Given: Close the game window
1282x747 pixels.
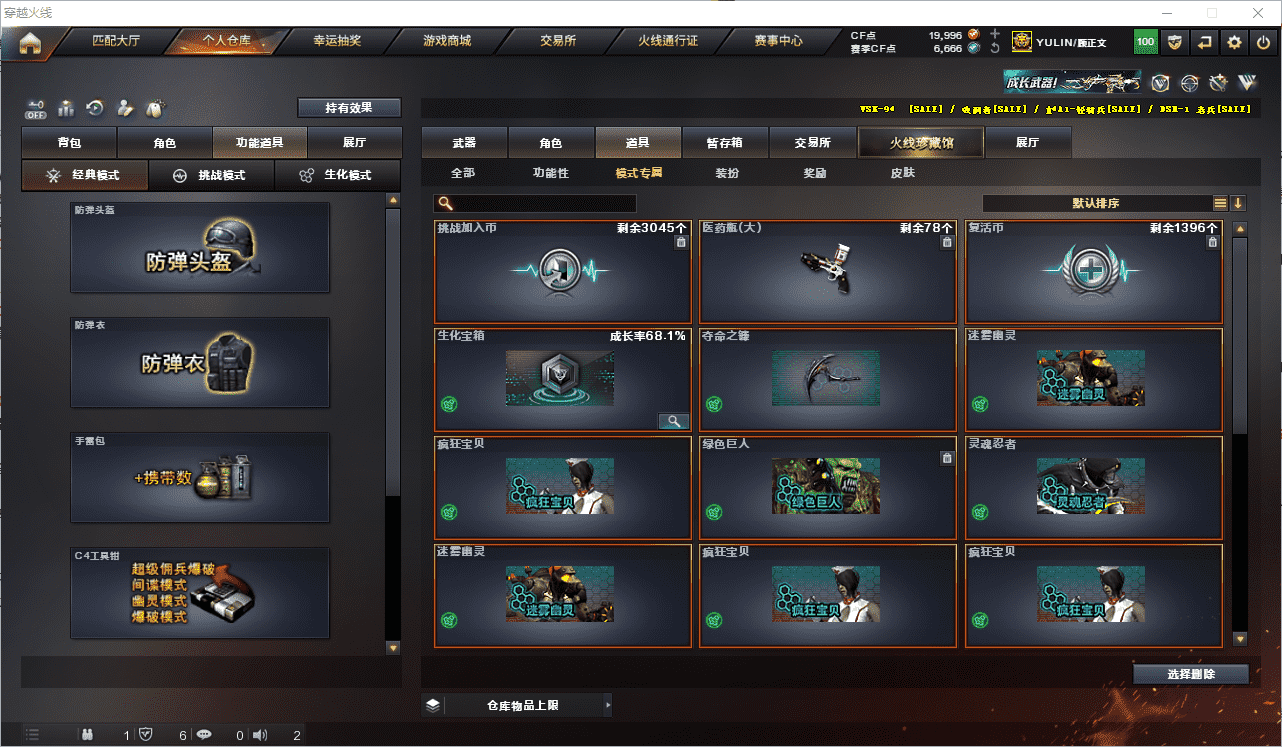Looking at the screenshot, I should [x=1256, y=13].
